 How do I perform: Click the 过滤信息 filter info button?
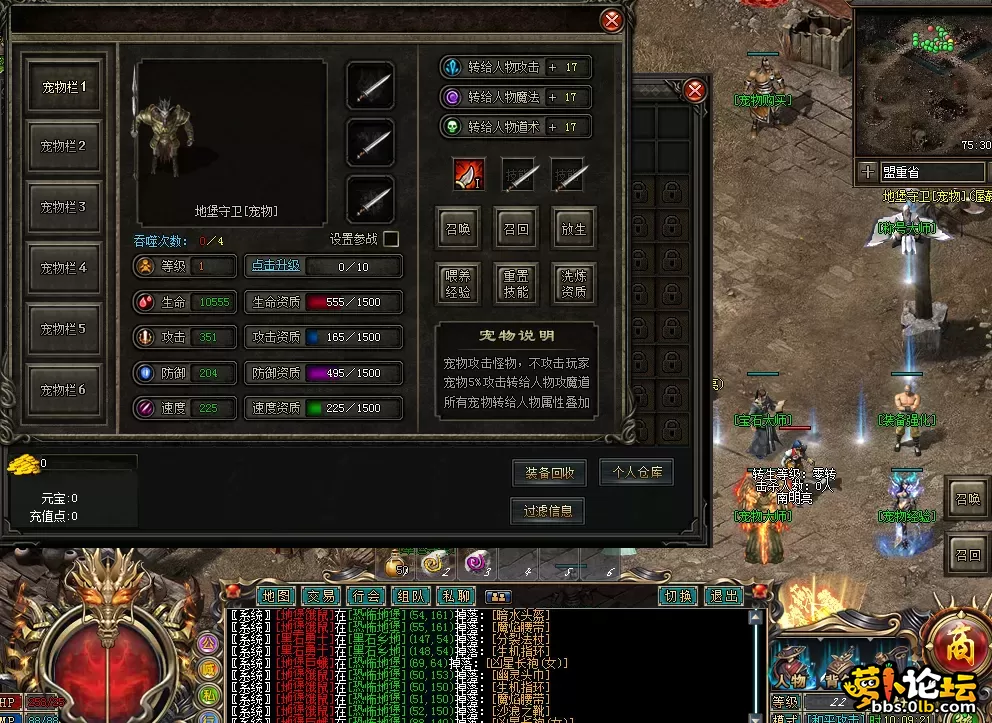(547, 511)
